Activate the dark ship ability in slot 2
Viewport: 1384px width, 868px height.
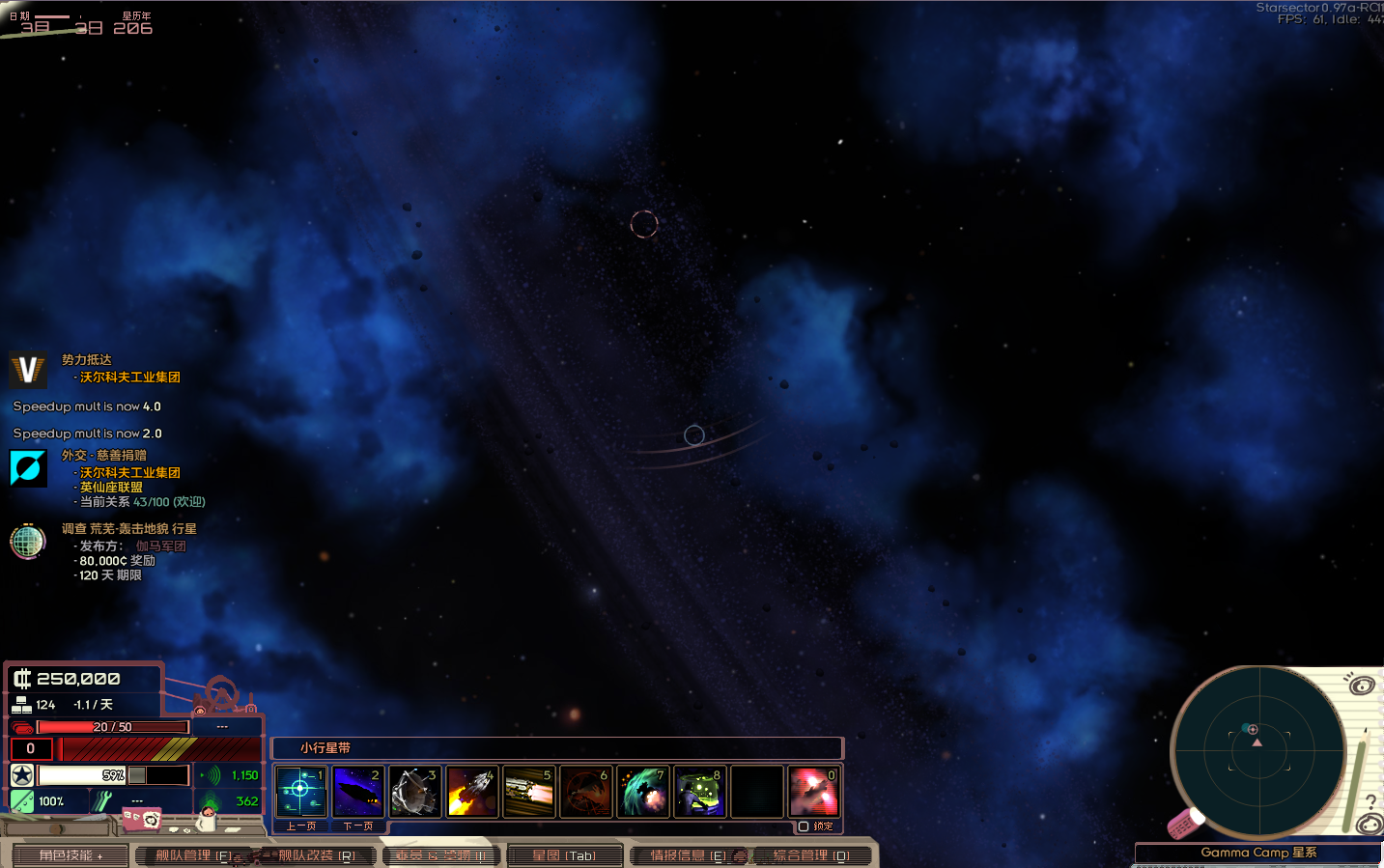(x=357, y=792)
